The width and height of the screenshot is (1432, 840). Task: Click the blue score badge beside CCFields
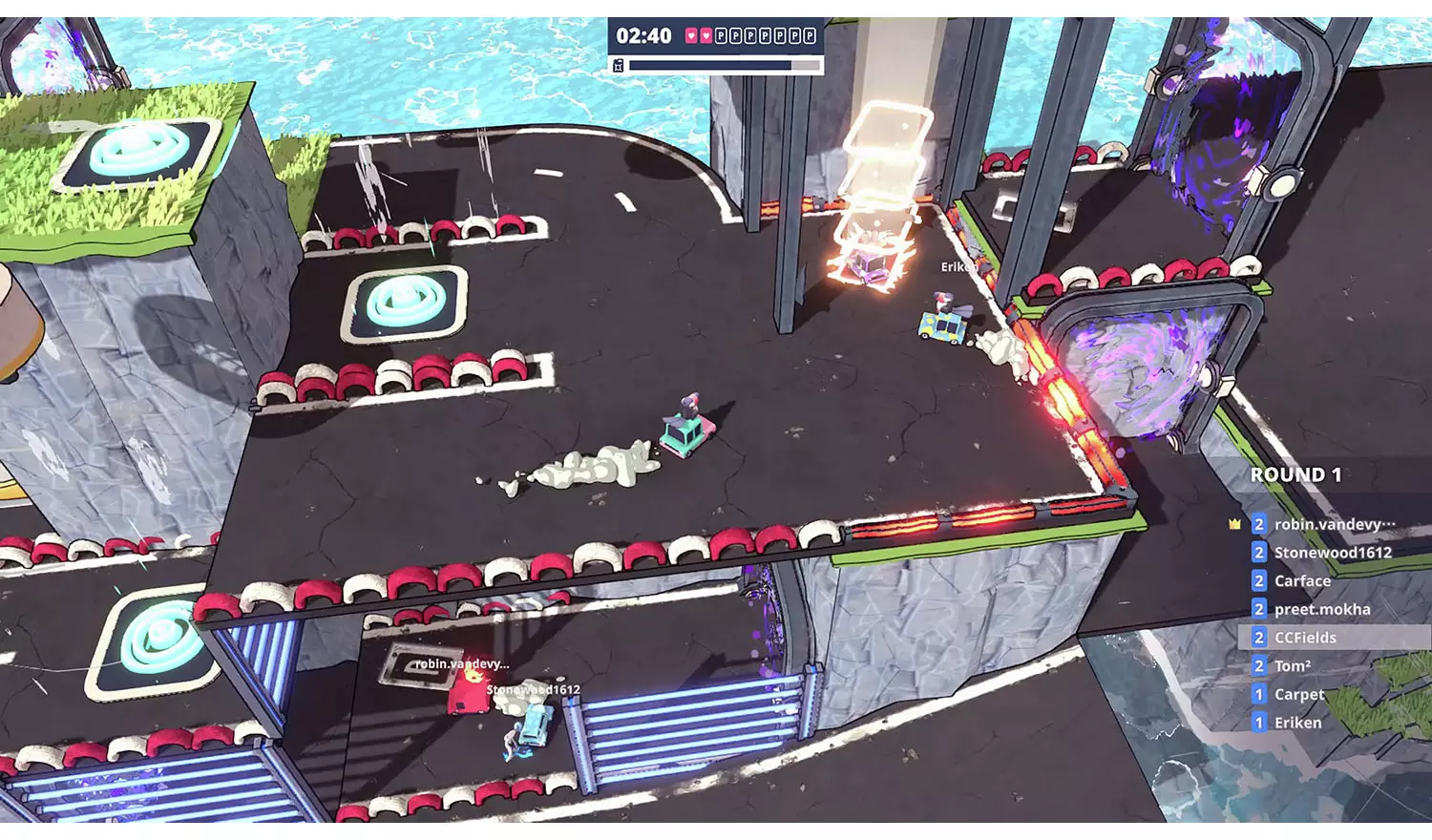1258,638
